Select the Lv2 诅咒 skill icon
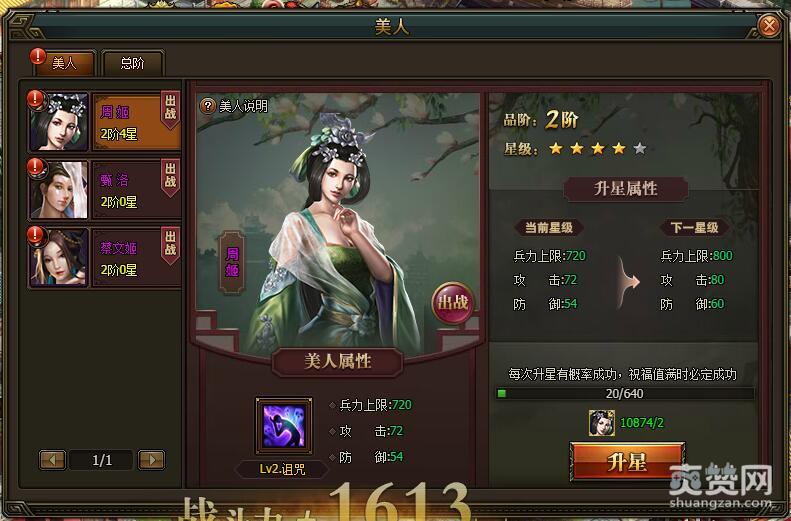The height and width of the screenshot is (521, 791). (283, 426)
